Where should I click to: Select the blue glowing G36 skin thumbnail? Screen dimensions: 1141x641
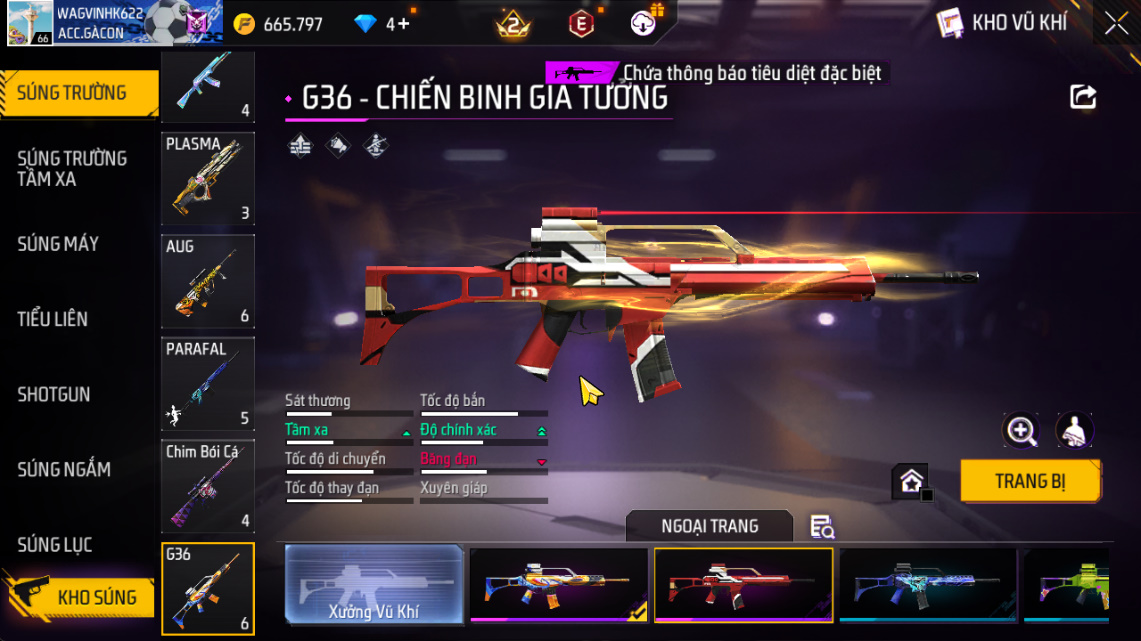click(x=927, y=585)
